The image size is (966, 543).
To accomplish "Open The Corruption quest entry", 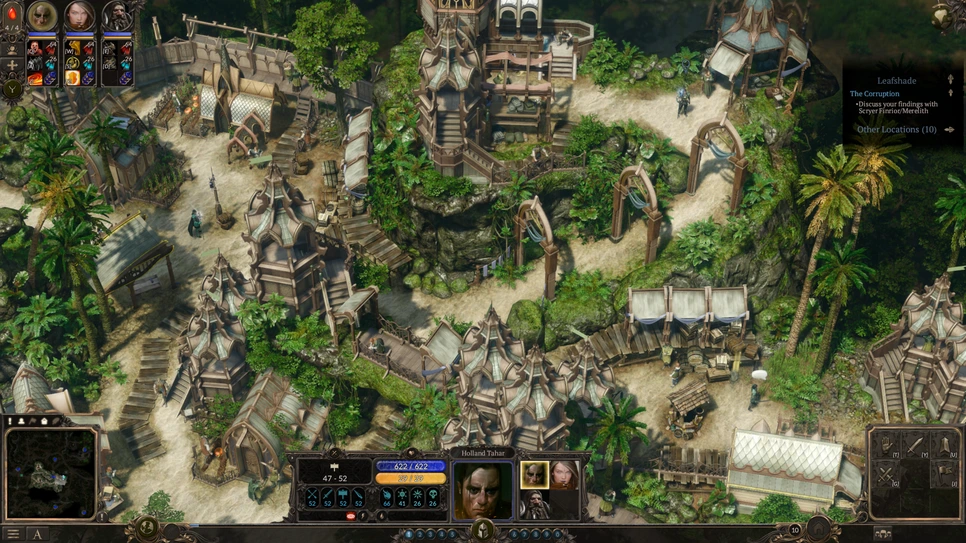I will (875, 94).
